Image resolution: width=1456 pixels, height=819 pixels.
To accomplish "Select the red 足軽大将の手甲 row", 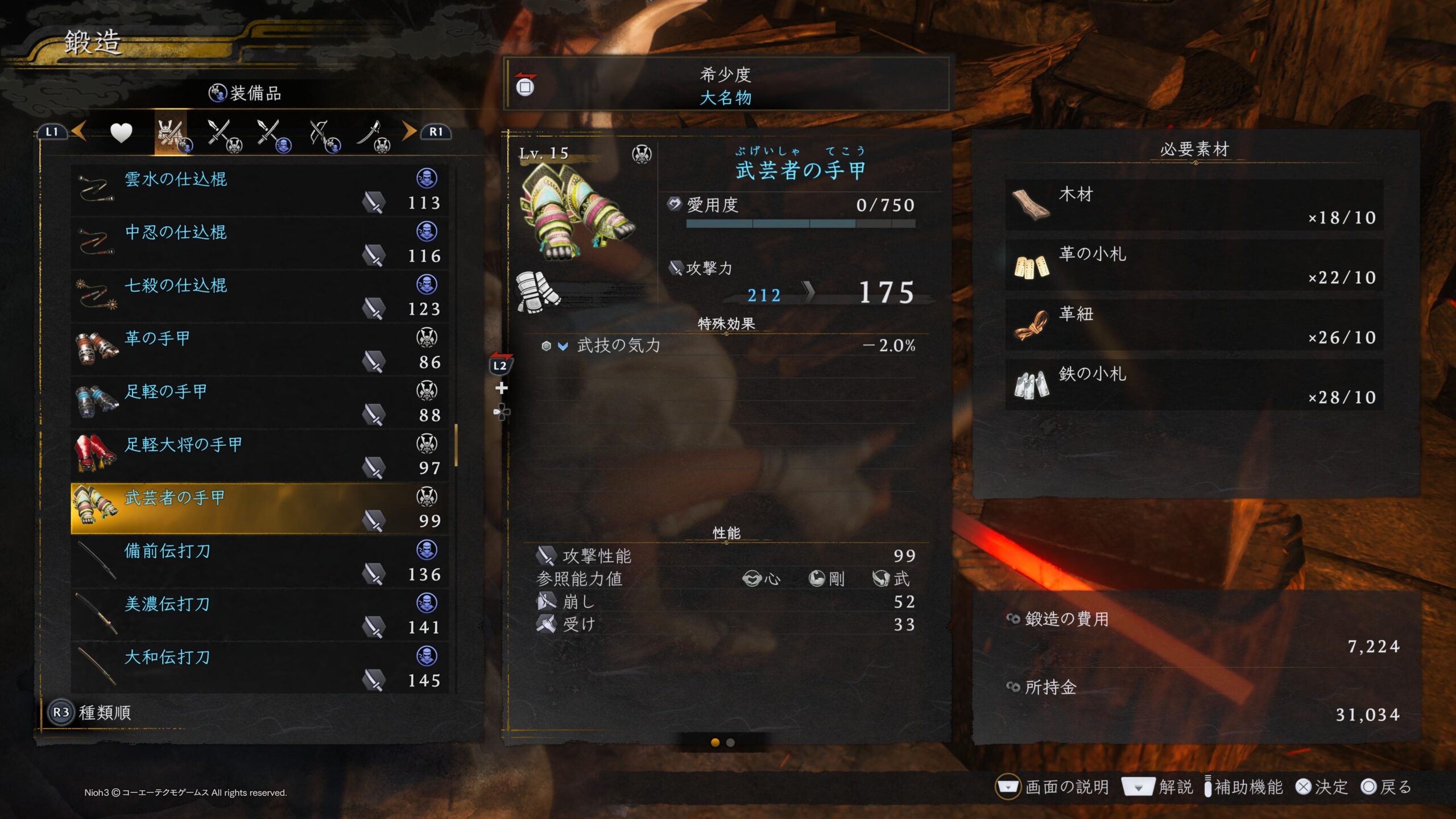I will (259, 456).
